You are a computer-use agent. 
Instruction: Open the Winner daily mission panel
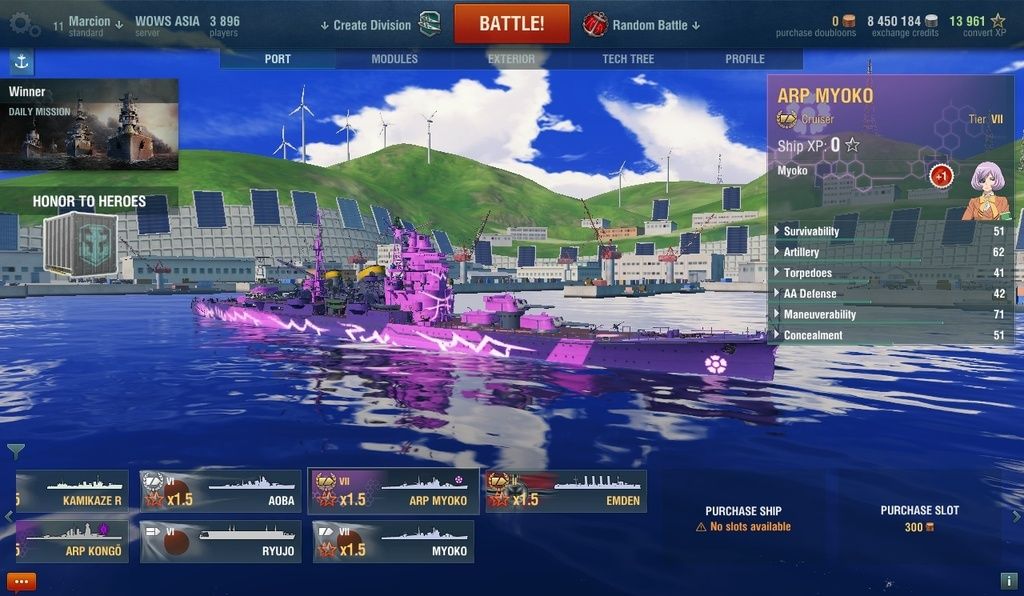(89, 124)
